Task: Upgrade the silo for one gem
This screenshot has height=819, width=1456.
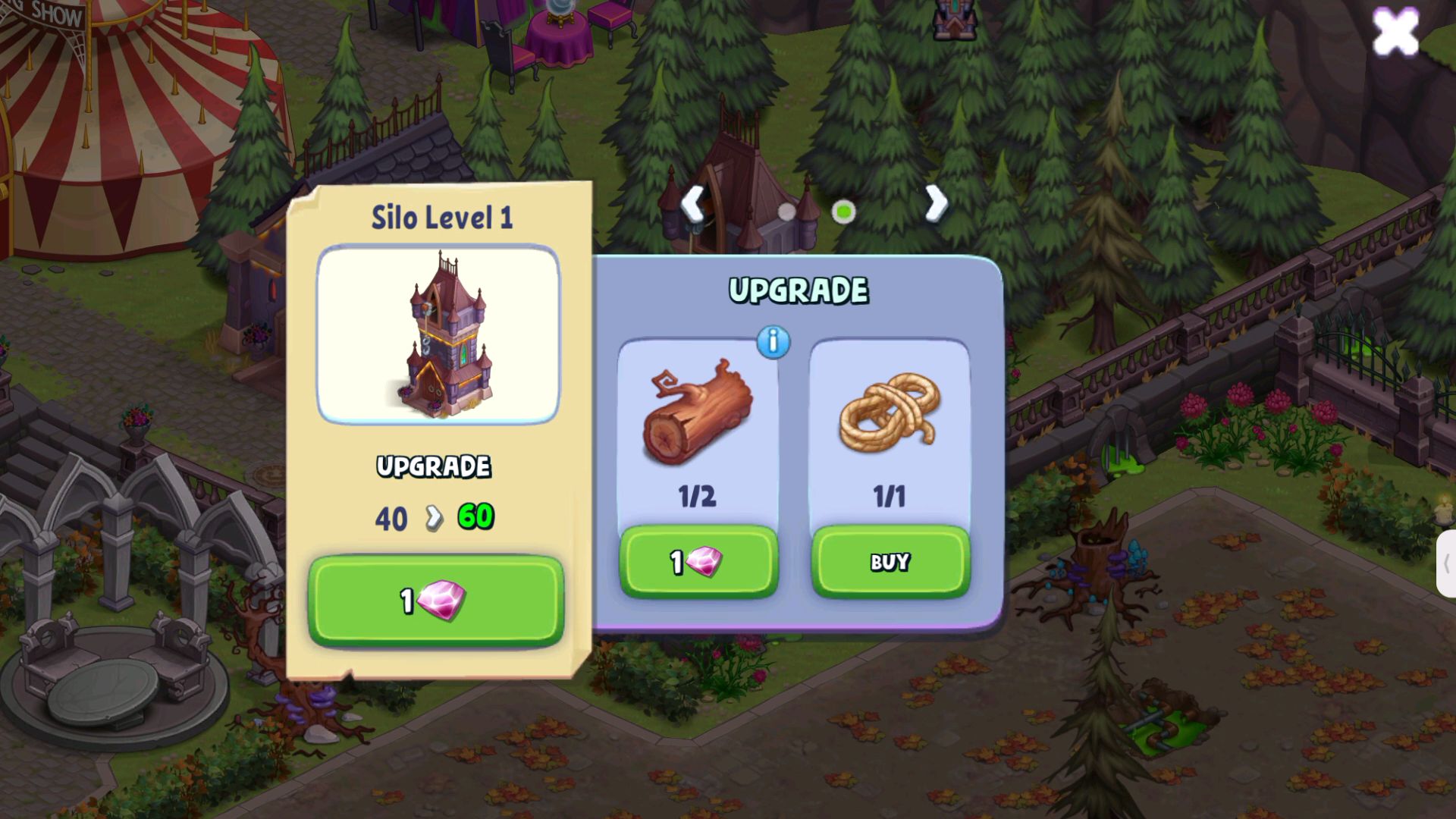Action: 435,601
